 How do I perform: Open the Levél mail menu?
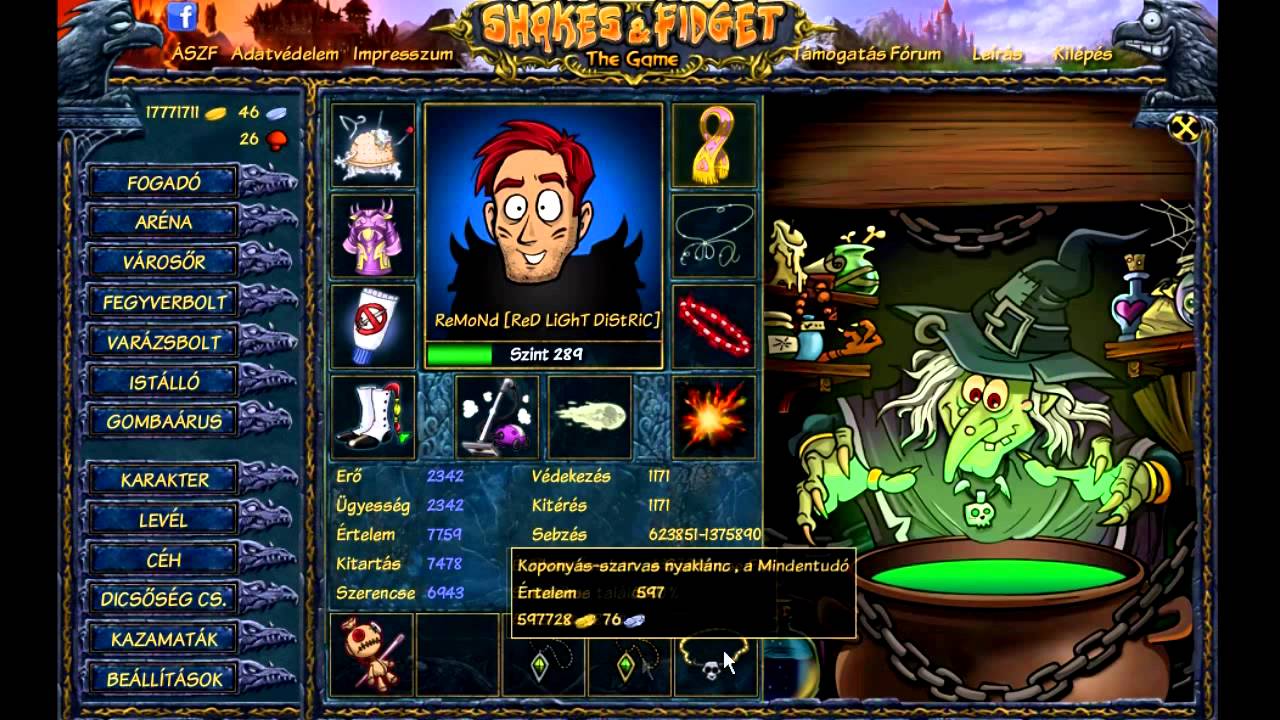164,520
